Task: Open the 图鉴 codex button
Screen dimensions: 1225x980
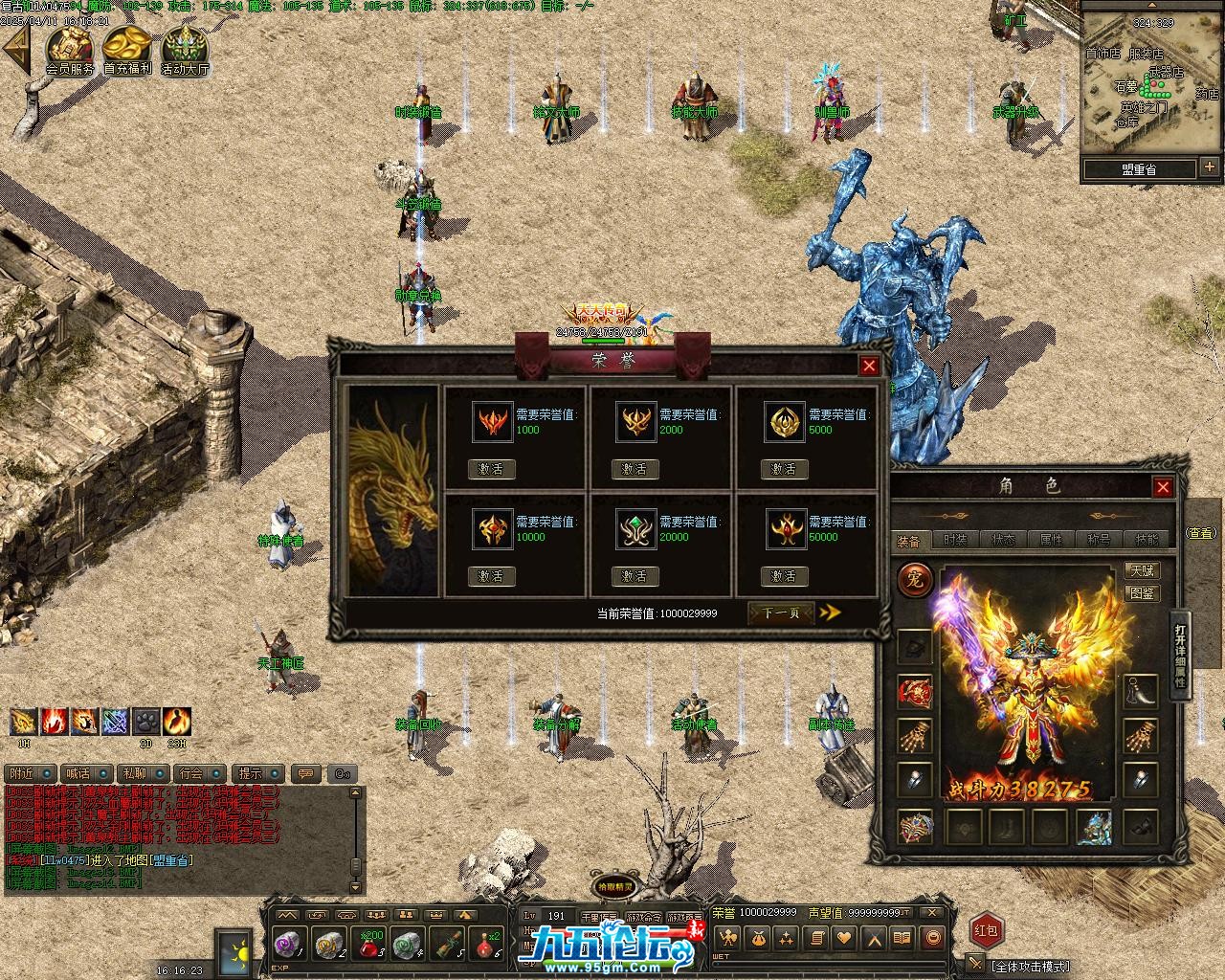Action: pos(1143,593)
